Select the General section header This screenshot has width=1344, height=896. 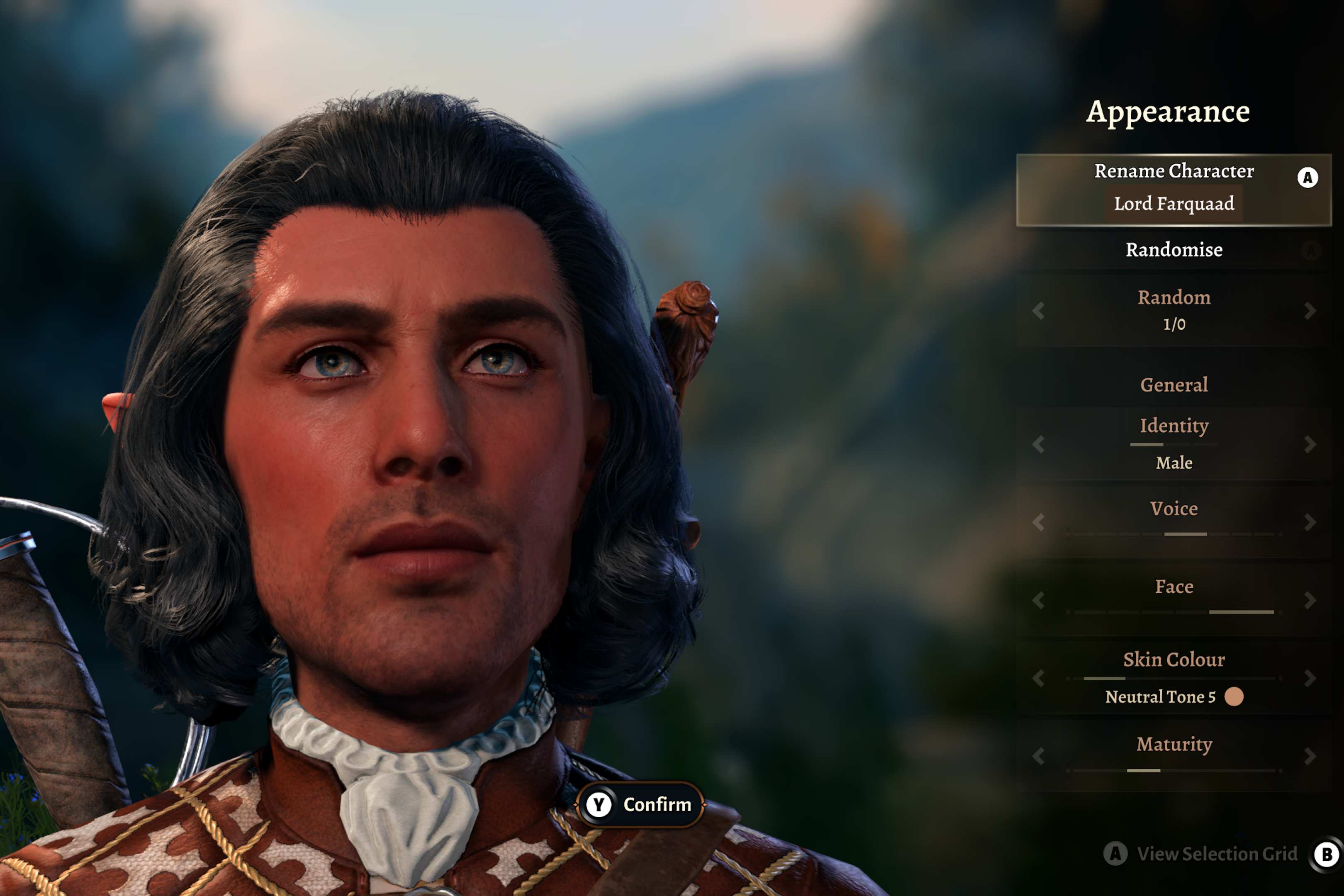[x=1174, y=385]
